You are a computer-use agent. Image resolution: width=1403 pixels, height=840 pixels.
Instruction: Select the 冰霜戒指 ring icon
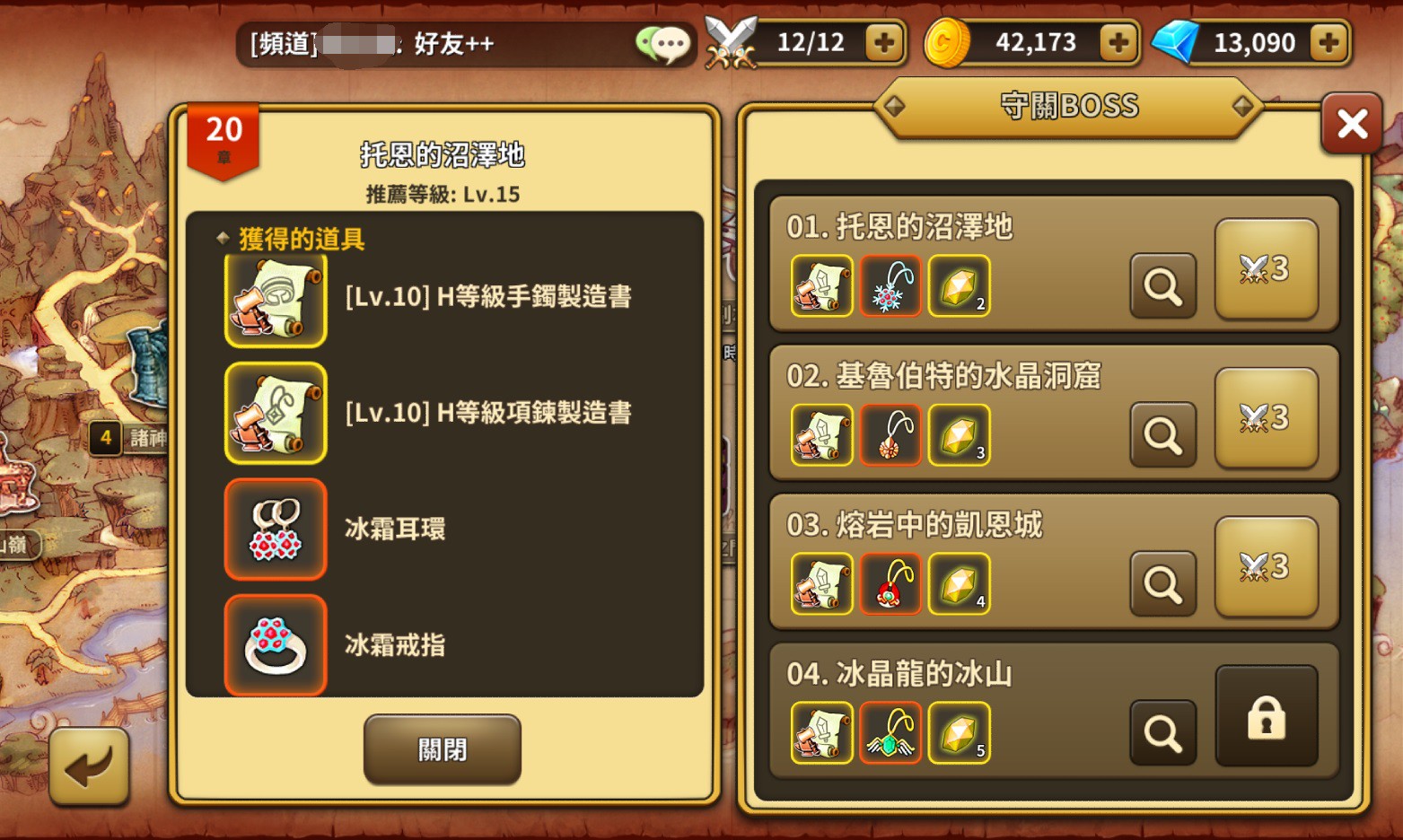[x=275, y=643]
